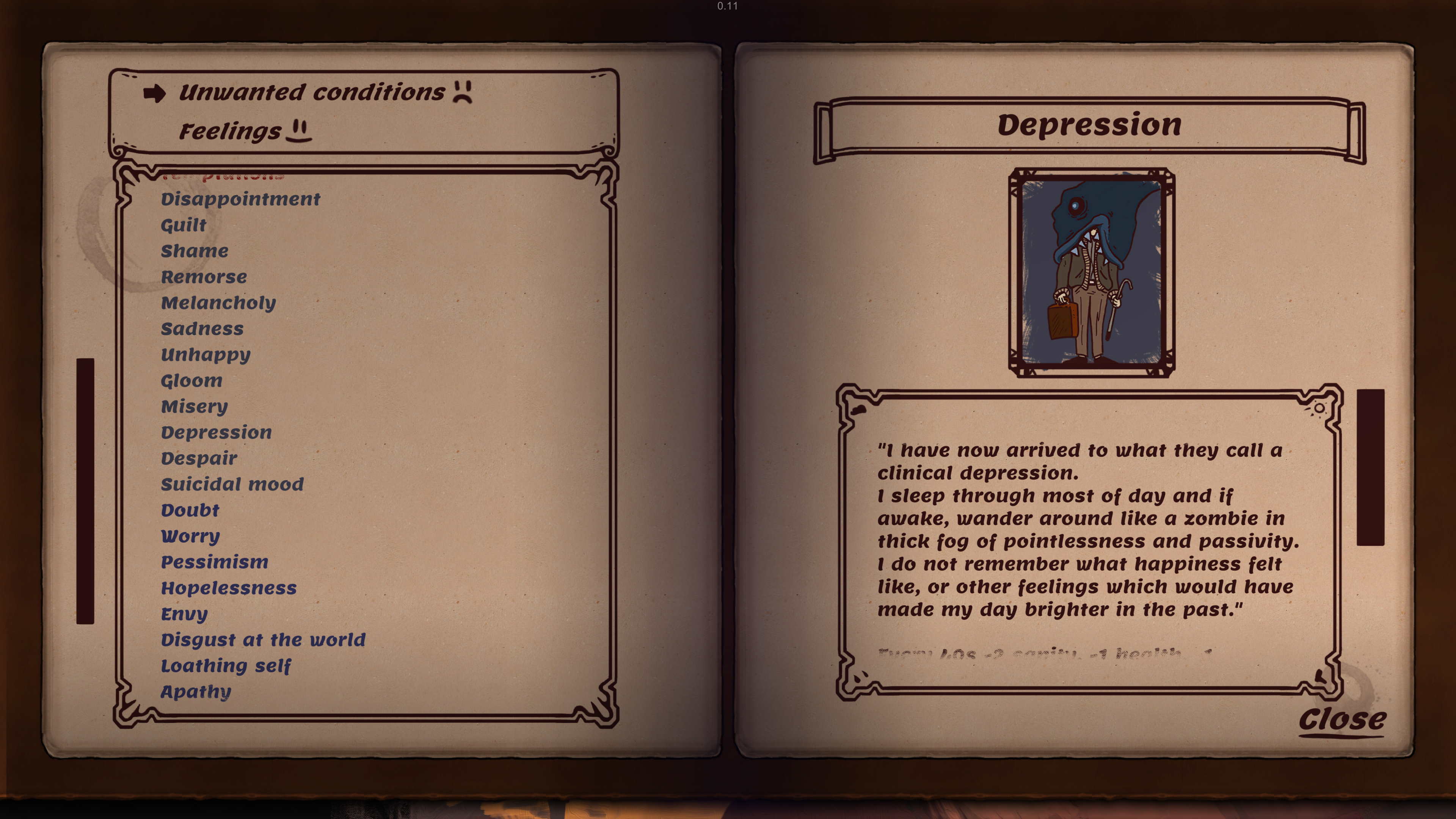Open the Despair entry
1456x819 pixels.
tap(199, 458)
